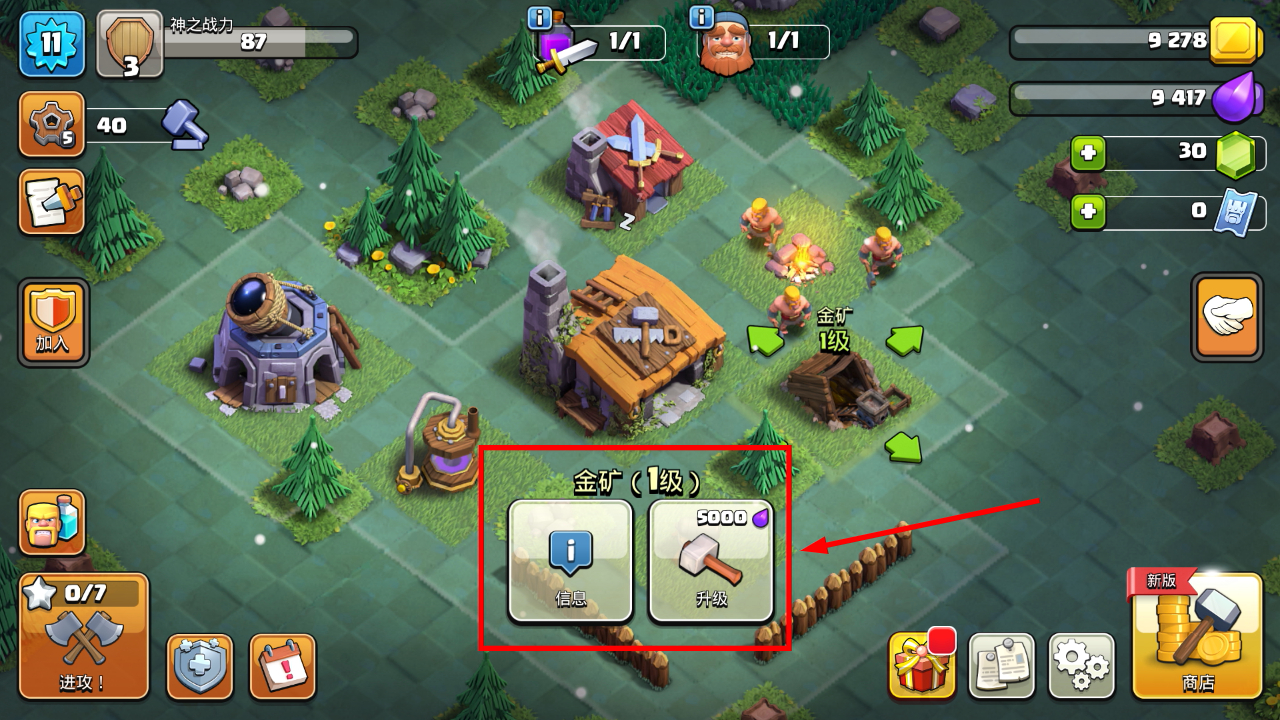
Task: Tap the 加入 clan join badge
Action: [x=53, y=321]
